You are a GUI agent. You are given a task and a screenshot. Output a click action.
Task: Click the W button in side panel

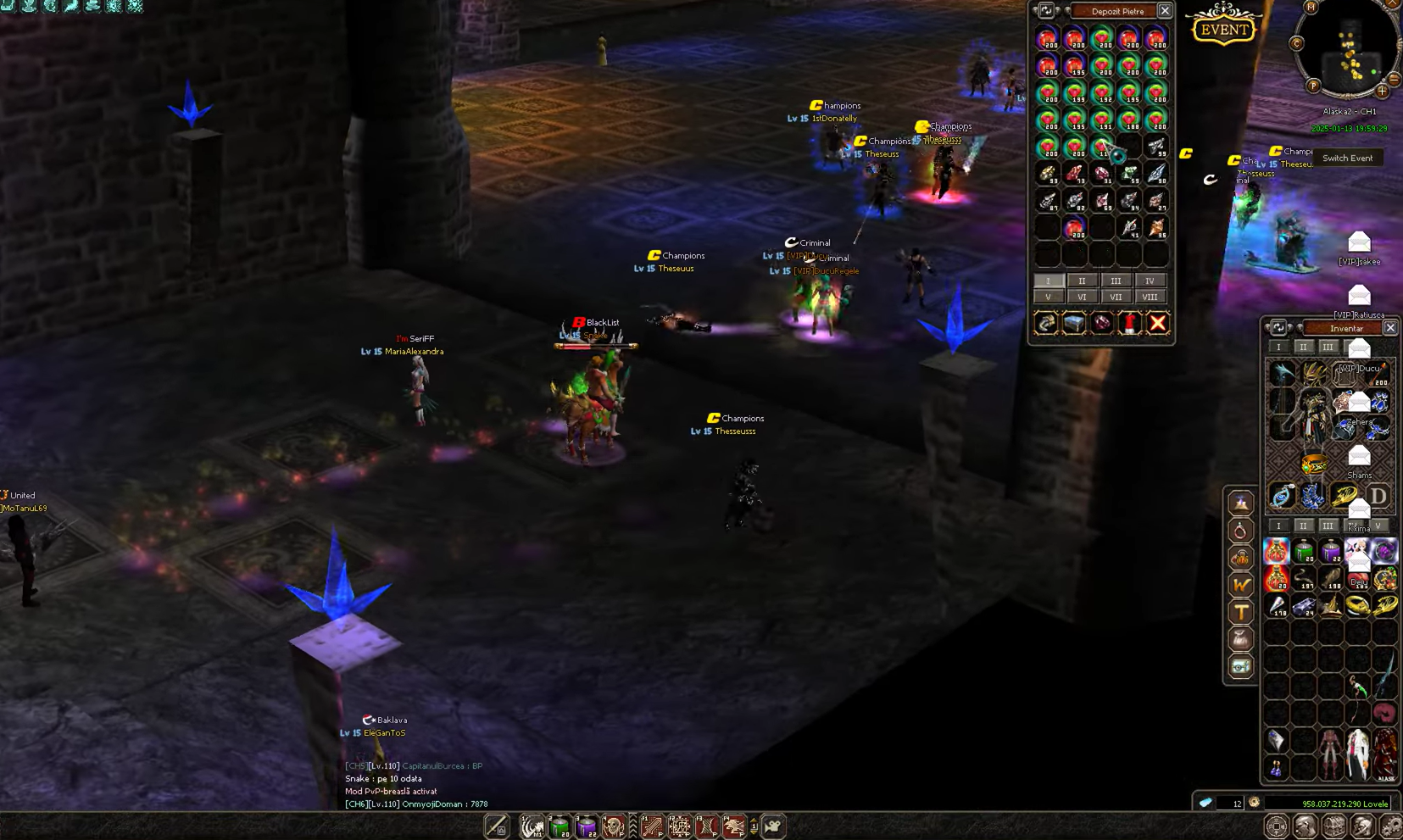(1241, 584)
